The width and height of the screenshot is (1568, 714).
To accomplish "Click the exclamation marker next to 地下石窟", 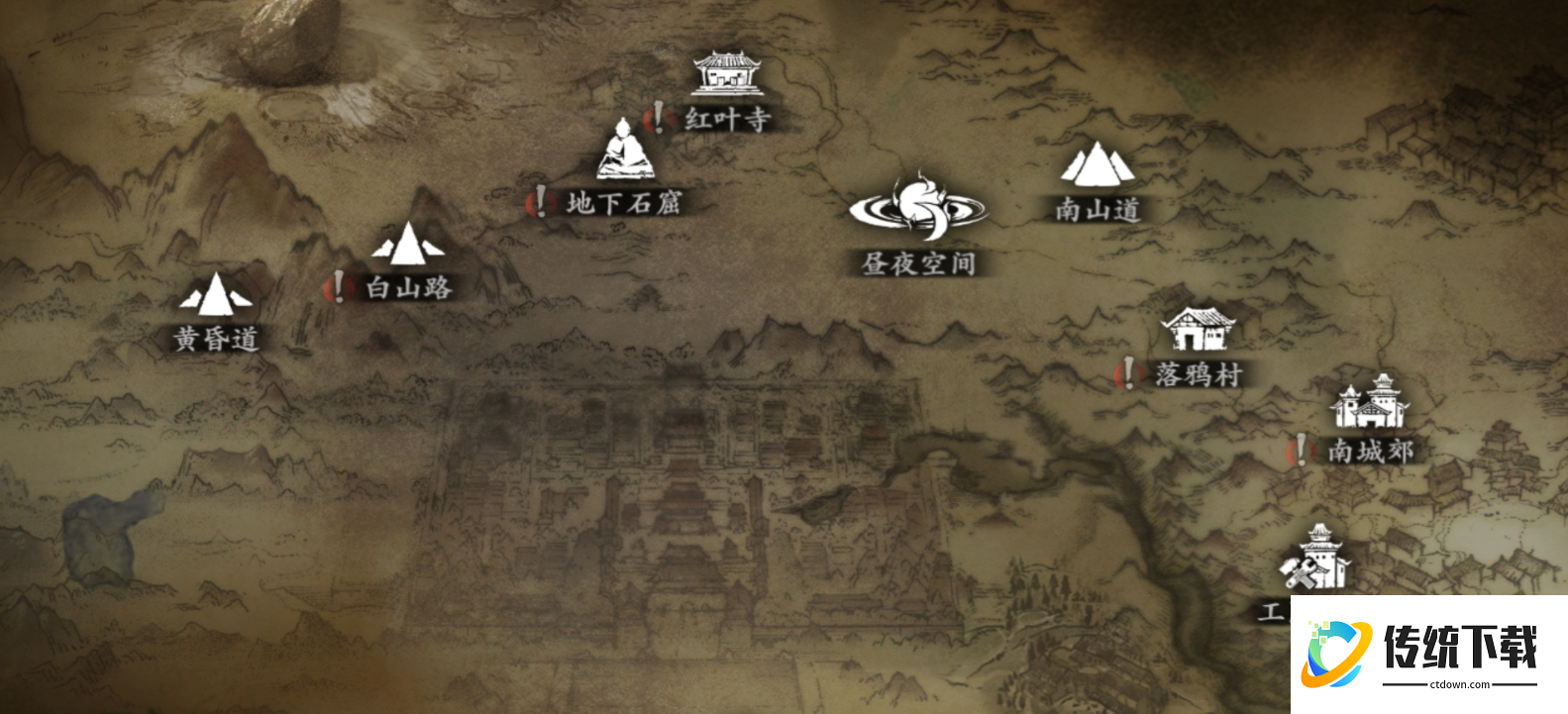I will pyautogui.click(x=541, y=201).
